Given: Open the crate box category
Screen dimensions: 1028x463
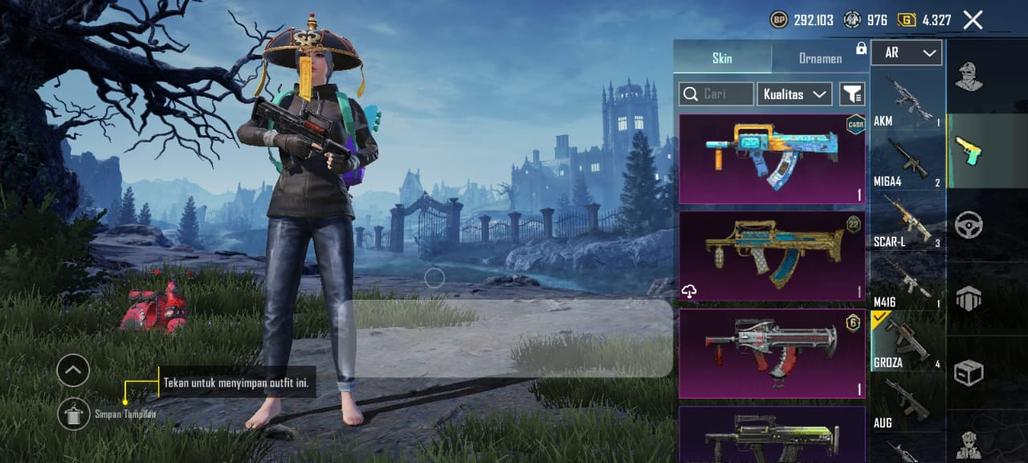Looking at the screenshot, I should pyautogui.click(x=968, y=372).
